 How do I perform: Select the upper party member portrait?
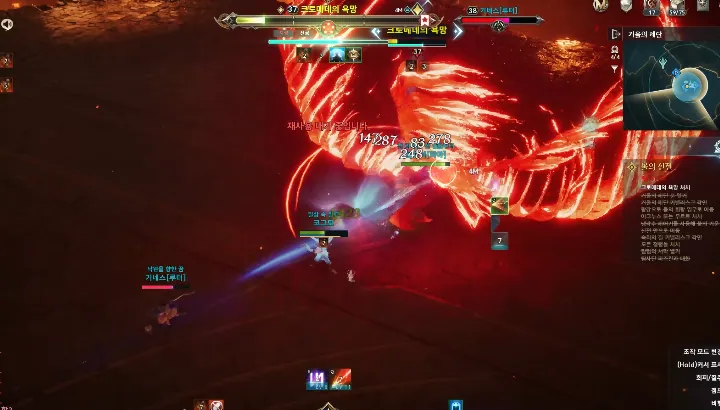pyautogui.click(x=6, y=61)
